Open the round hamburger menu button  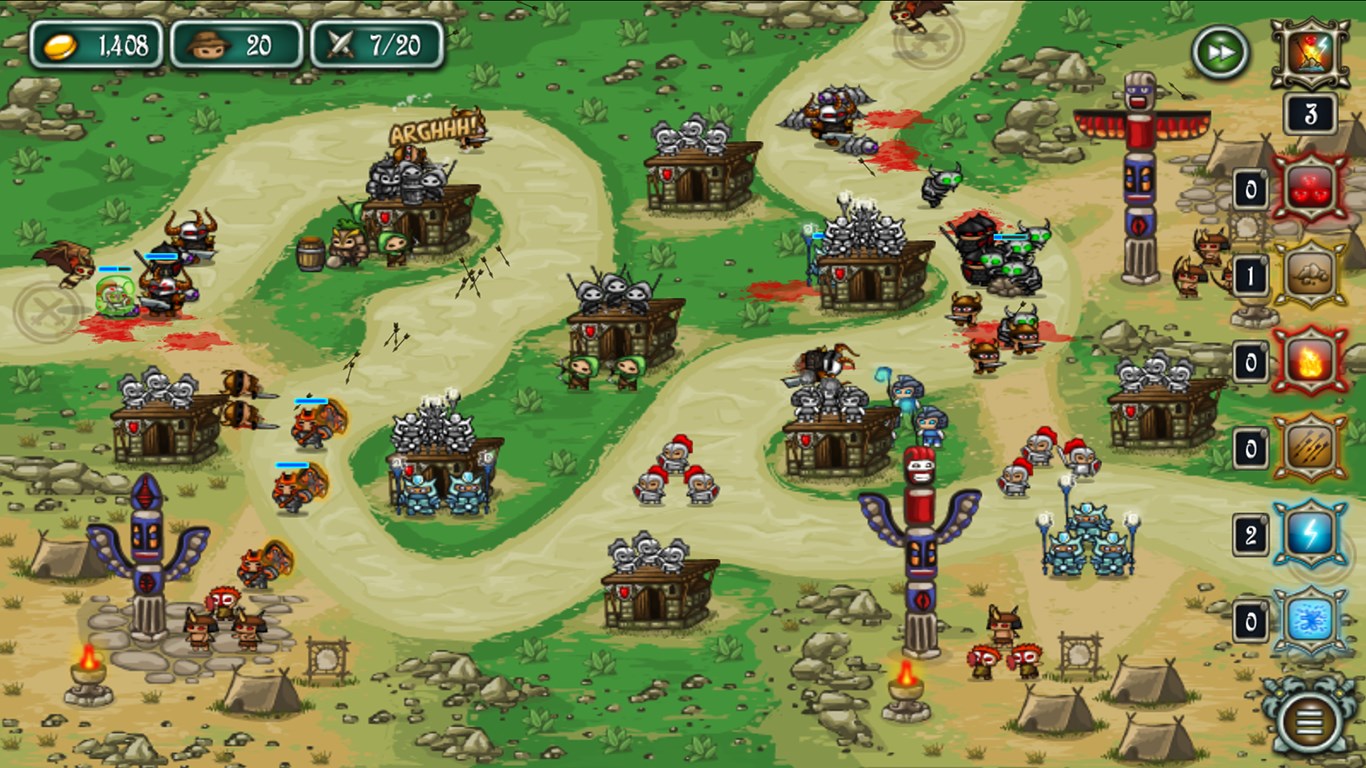coord(1310,716)
